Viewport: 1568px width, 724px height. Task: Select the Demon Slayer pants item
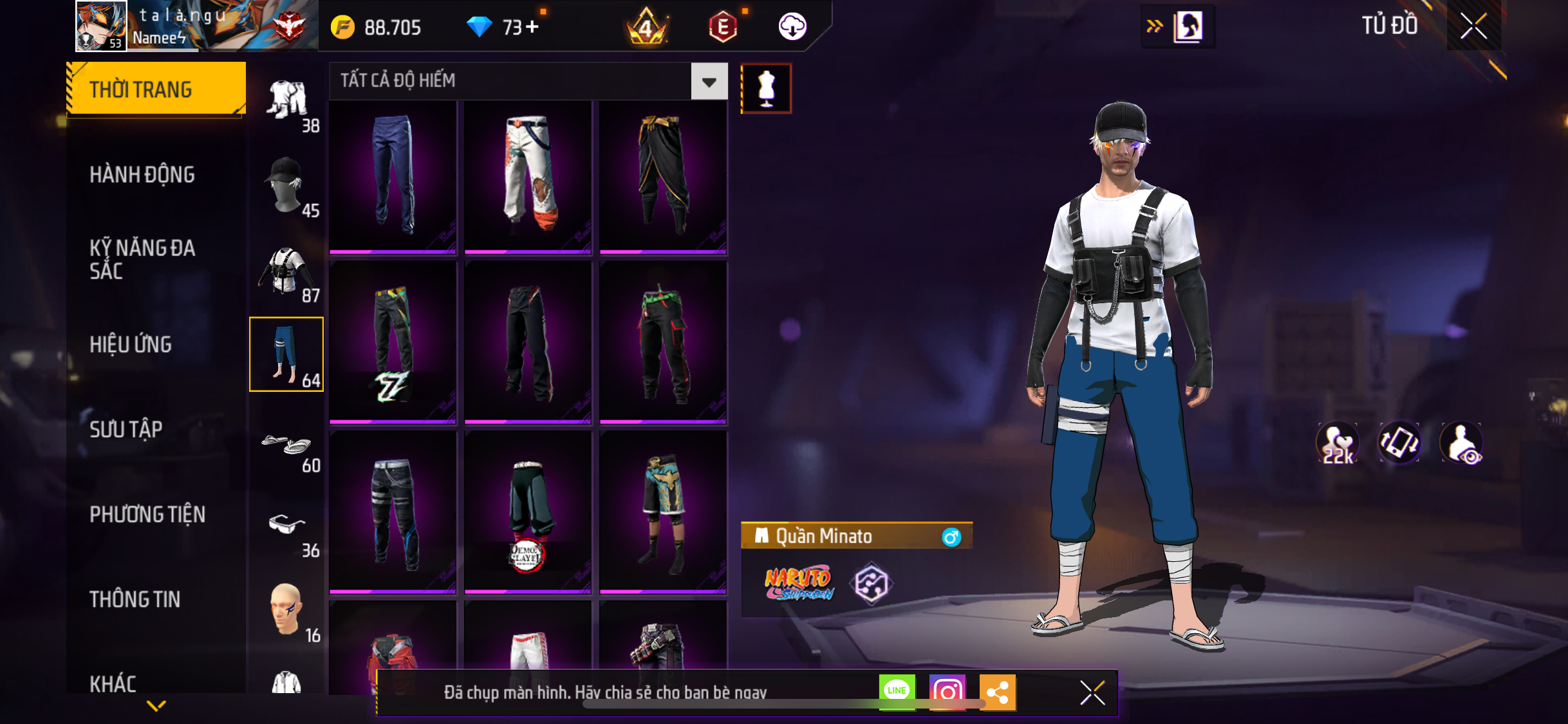tap(528, 512)
